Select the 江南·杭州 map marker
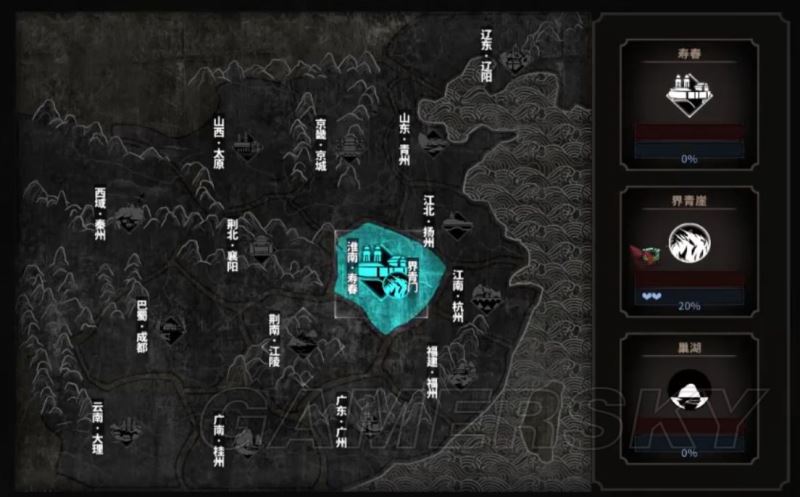 pos(484,296)
